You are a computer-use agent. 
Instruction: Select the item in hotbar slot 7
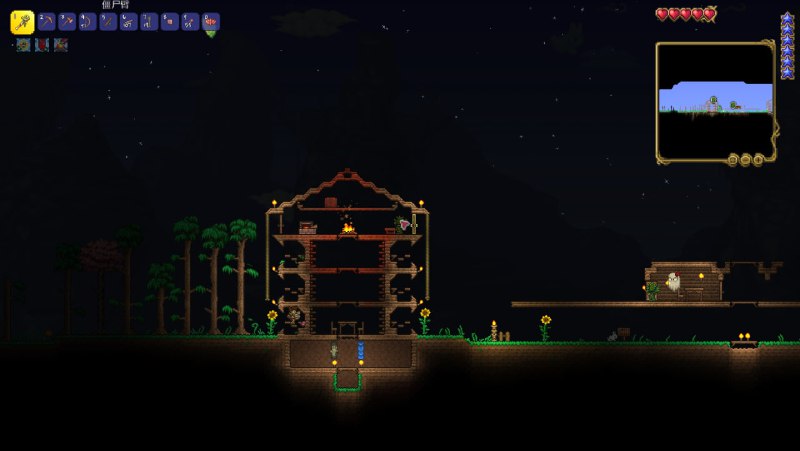coord(149,21)
